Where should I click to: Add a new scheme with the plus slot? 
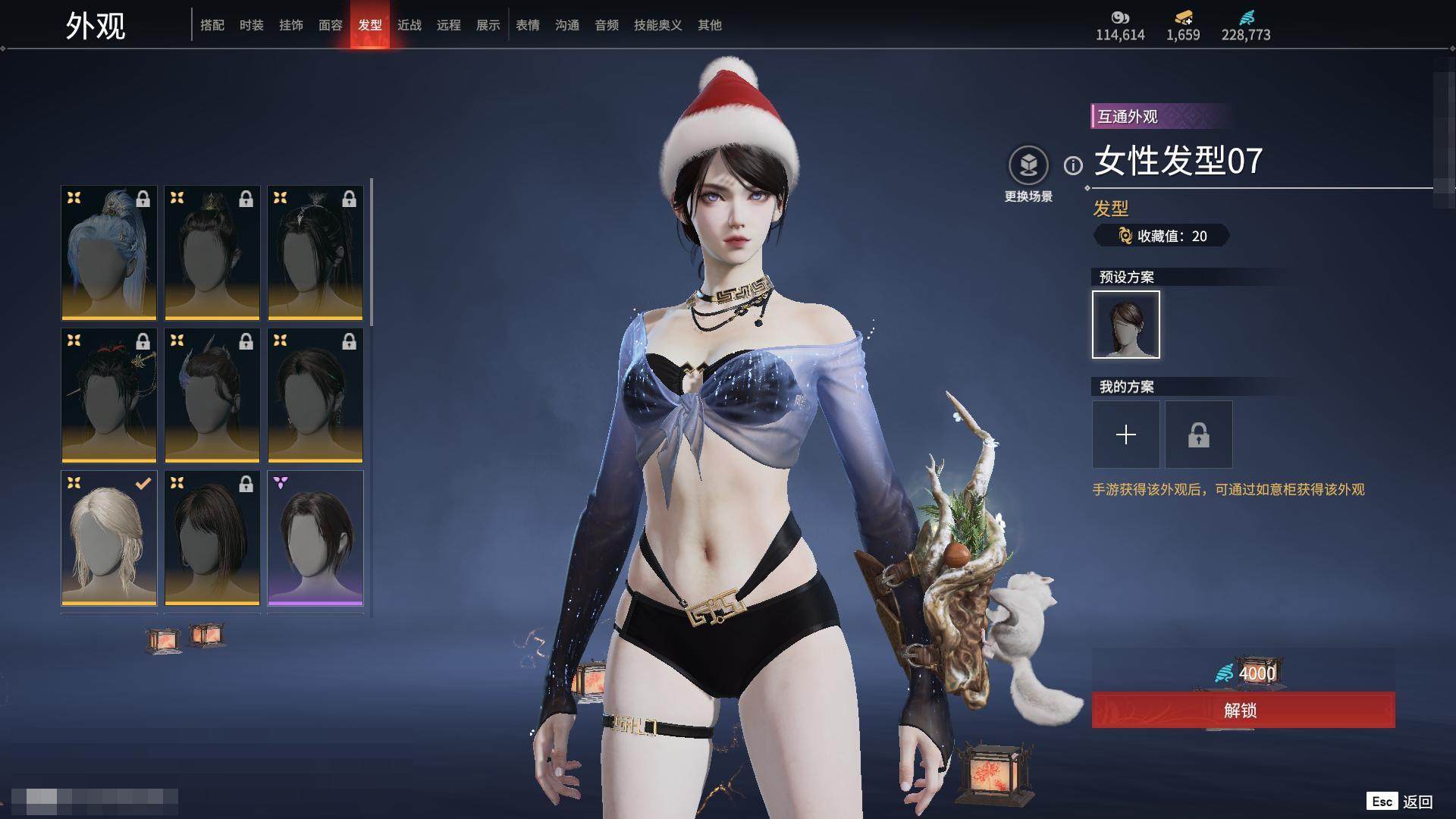[1126, 435]
